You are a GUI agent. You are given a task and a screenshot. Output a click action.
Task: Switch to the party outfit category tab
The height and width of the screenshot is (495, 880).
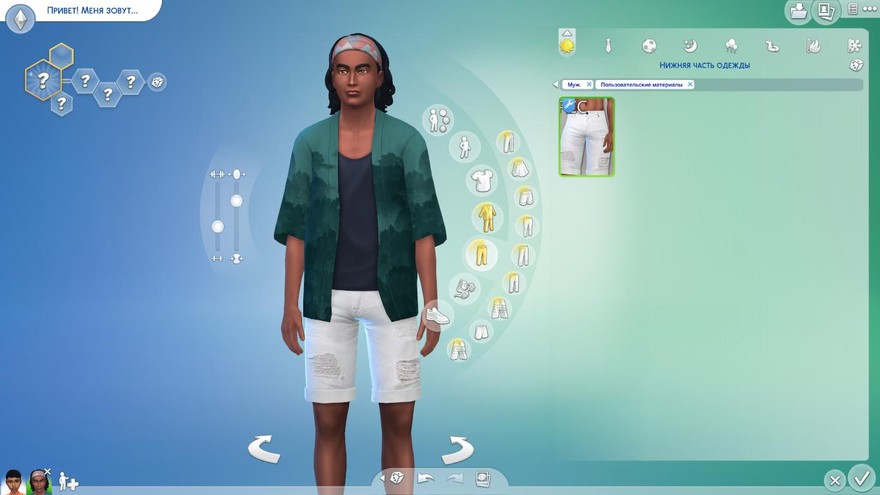pos(731,46)
